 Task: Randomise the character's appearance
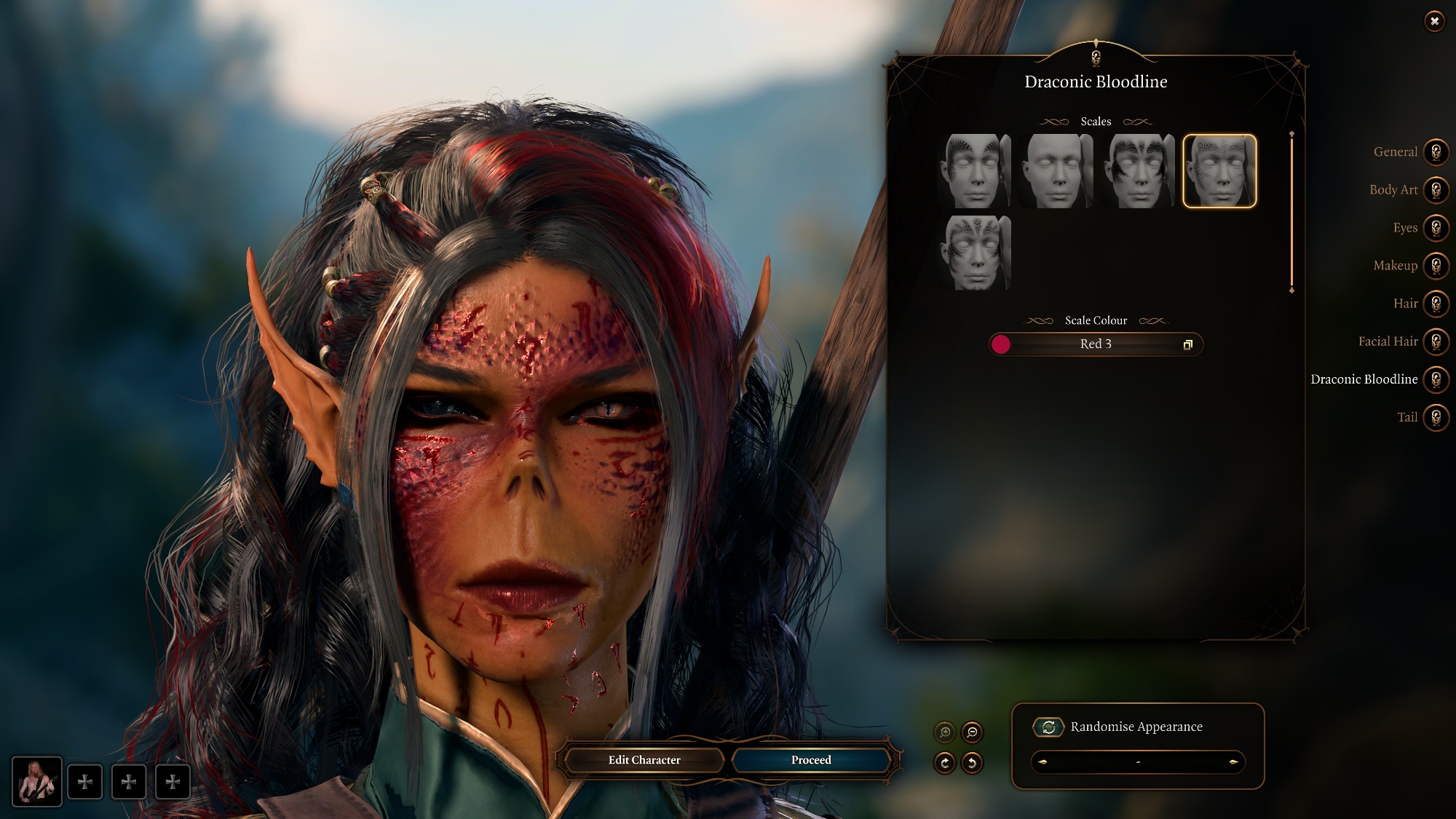1048,727
